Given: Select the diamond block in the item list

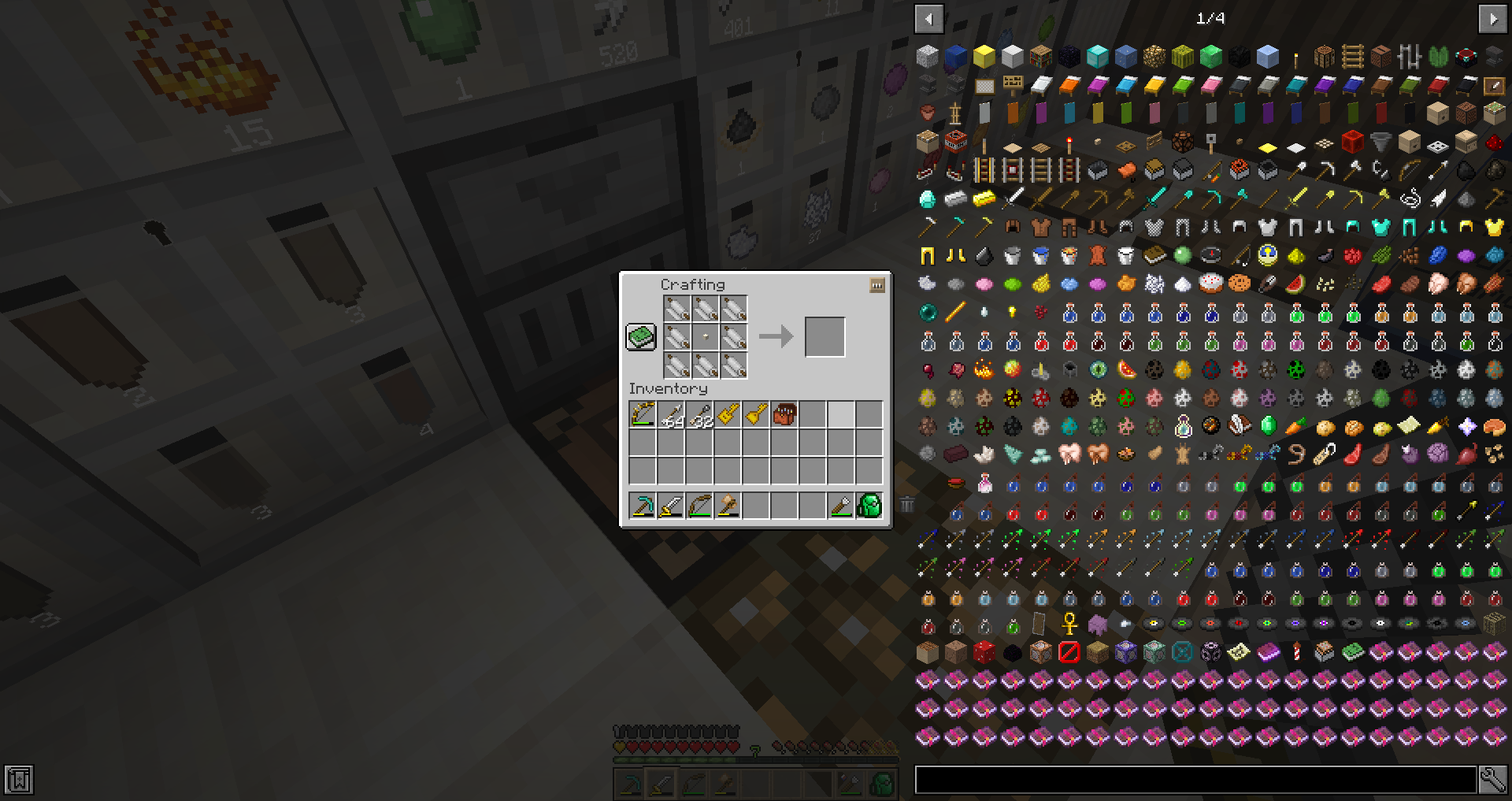Looking at the screenshot, I should [1097, 57].
